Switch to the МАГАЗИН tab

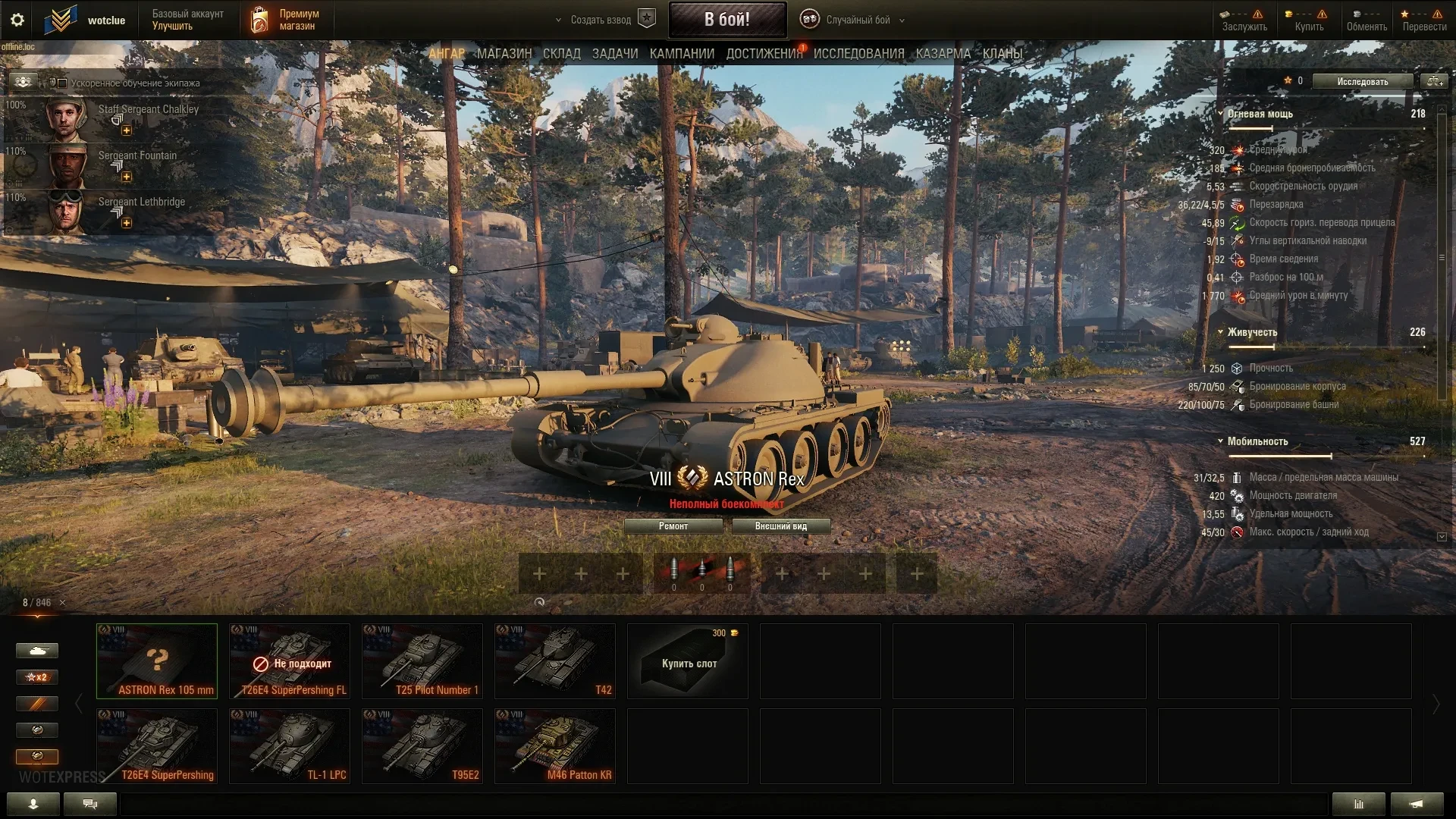[504, 54]
